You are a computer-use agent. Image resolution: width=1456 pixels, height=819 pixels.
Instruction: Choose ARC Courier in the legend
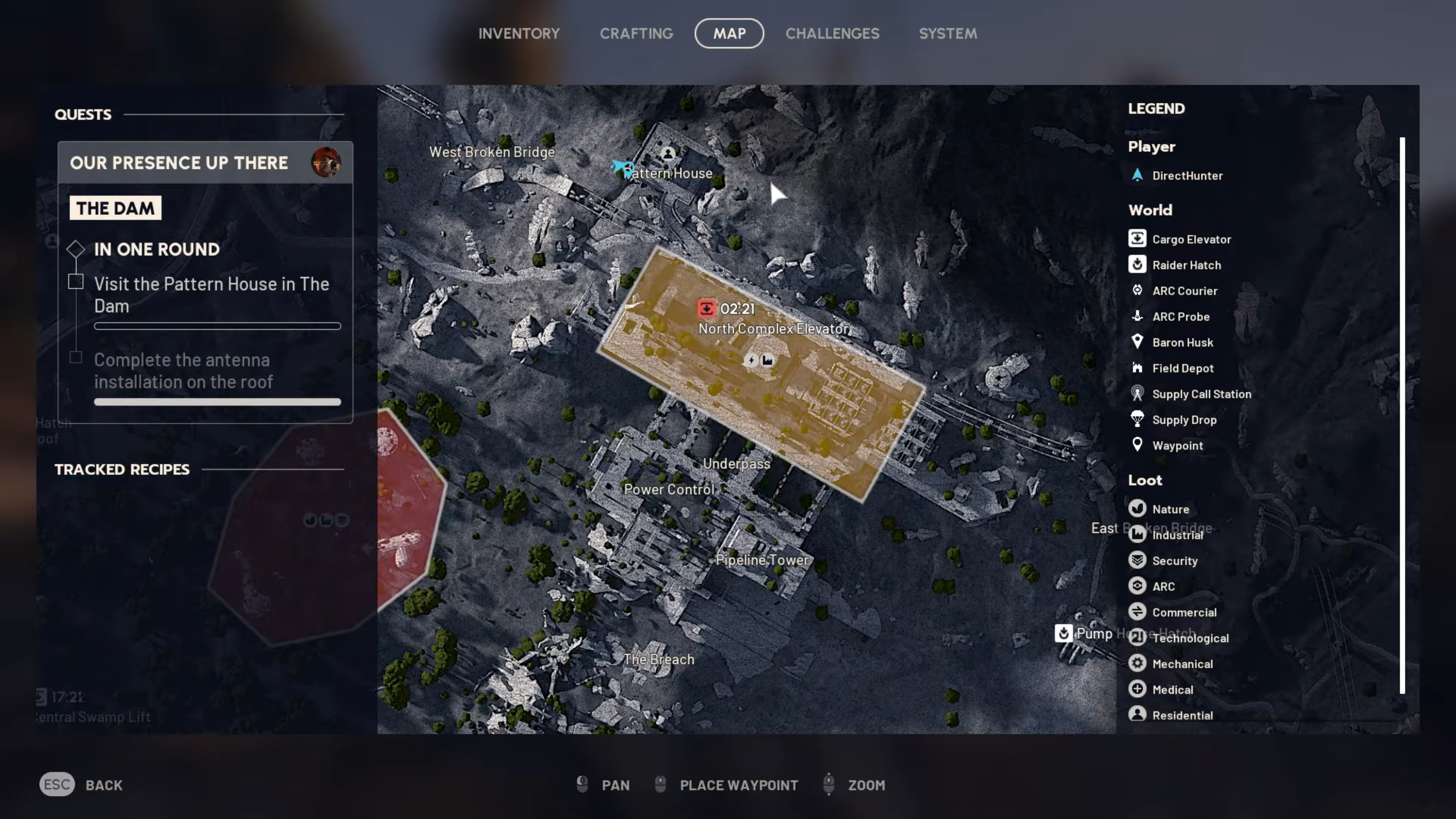coord(1184,291)
